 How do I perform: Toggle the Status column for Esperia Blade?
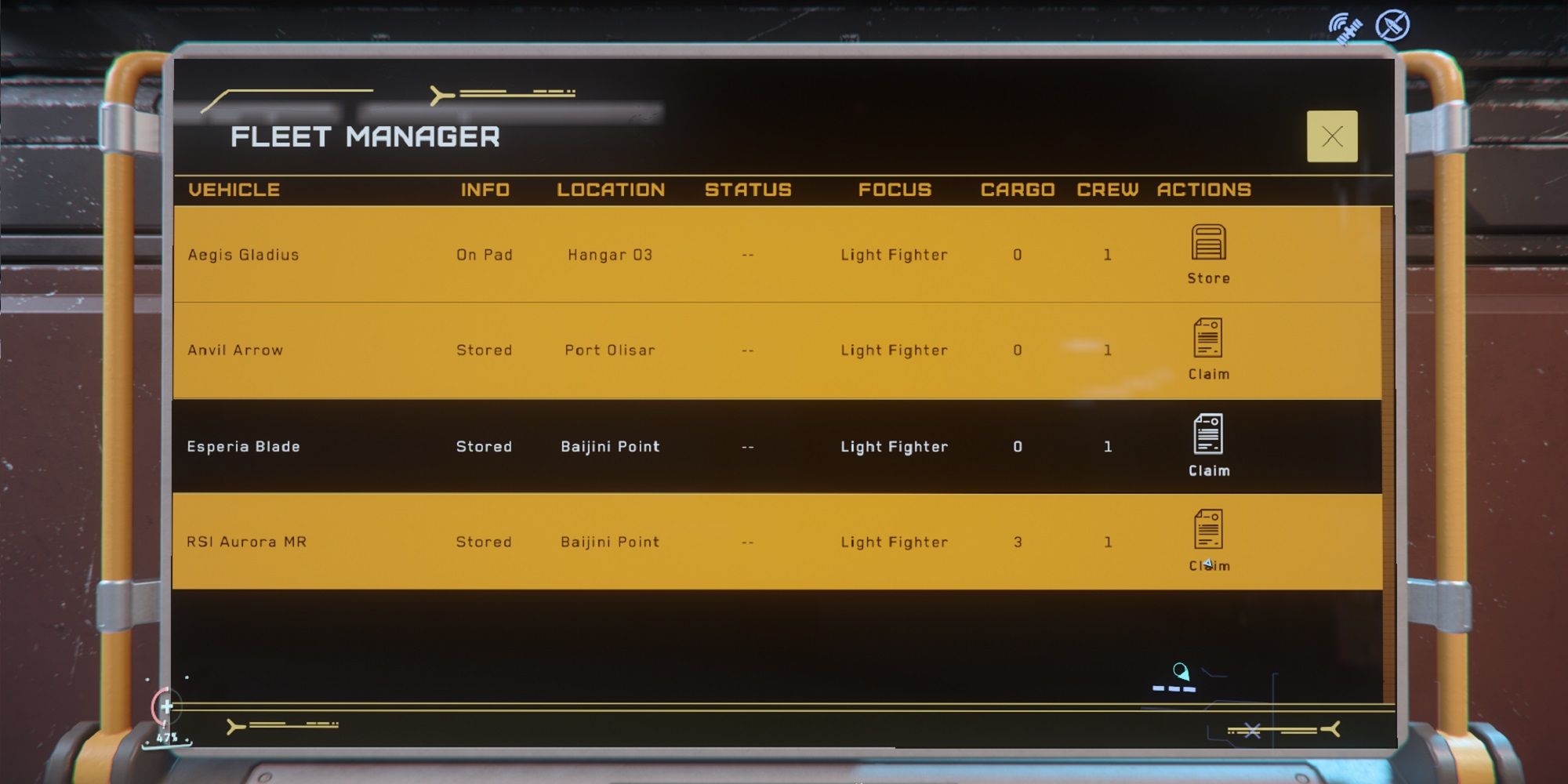point(746,446)
